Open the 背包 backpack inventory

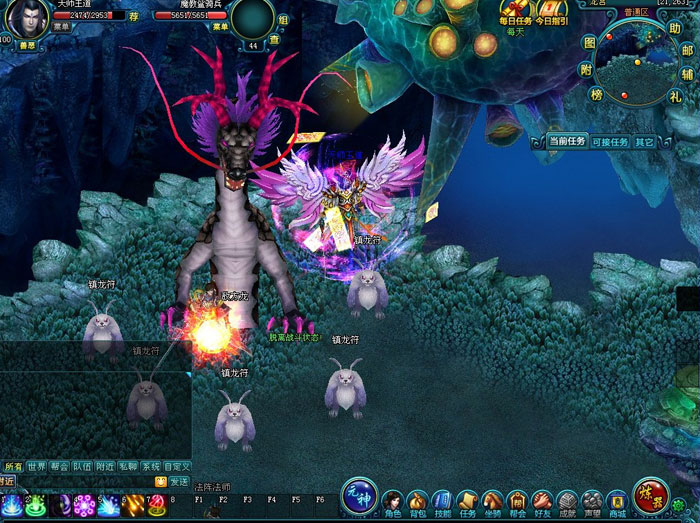pos(418,501)
